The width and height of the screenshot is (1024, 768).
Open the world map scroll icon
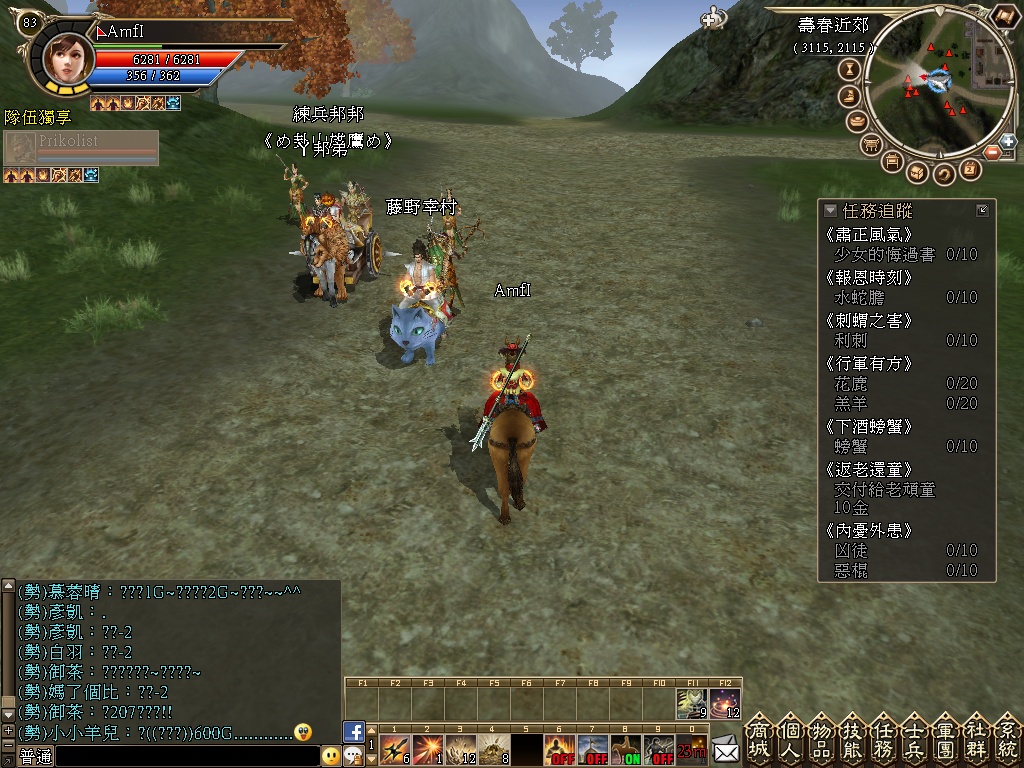coord(1003,17)
